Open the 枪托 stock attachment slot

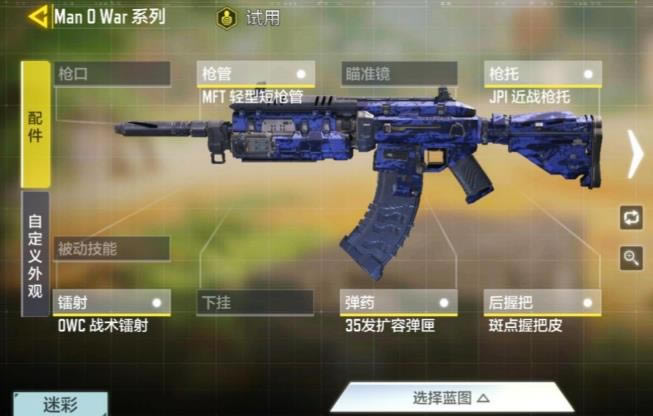[543, 74]
